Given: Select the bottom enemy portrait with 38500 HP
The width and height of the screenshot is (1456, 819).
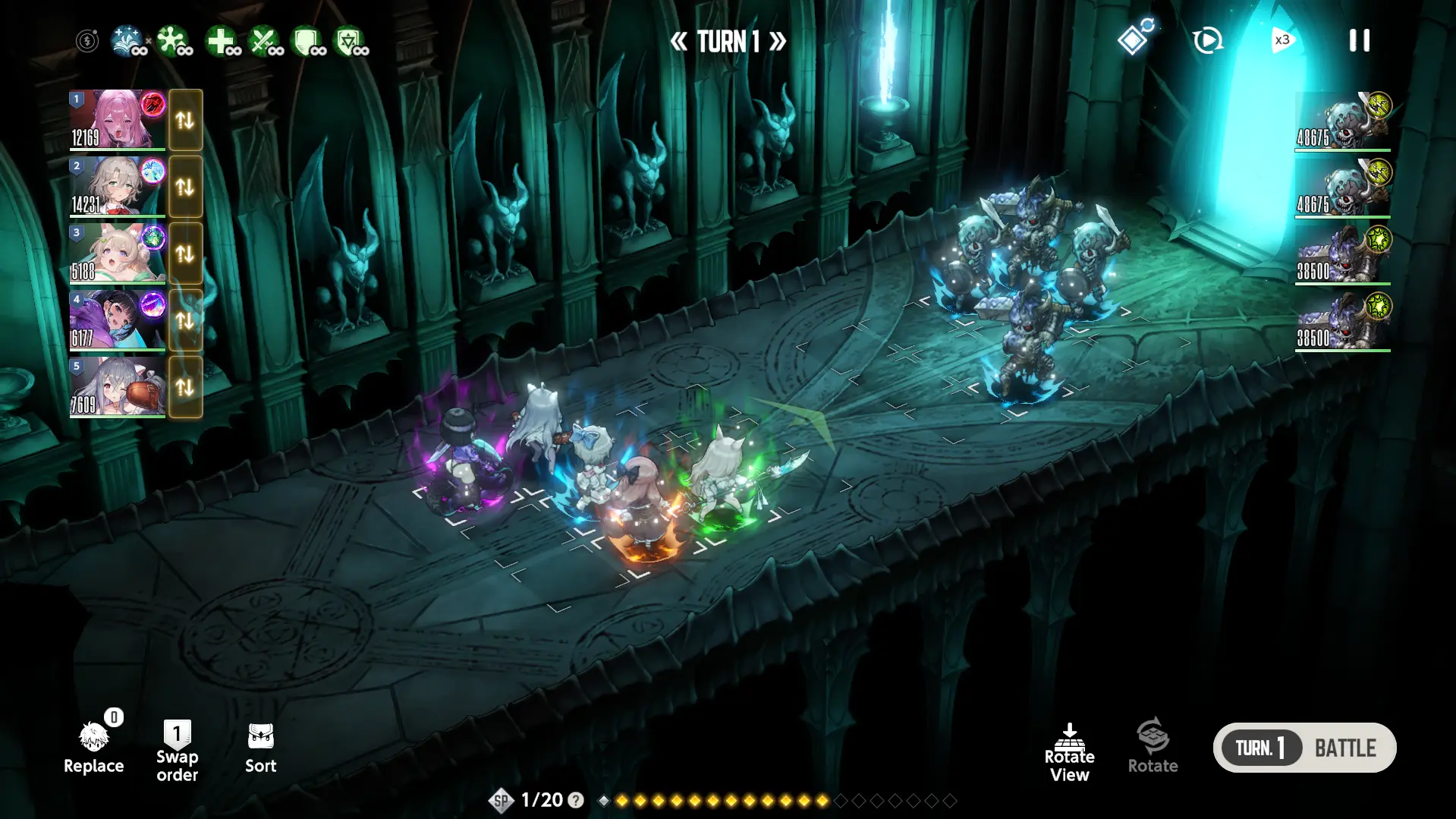Looking at the screenshot, I should coord(1342,322).
